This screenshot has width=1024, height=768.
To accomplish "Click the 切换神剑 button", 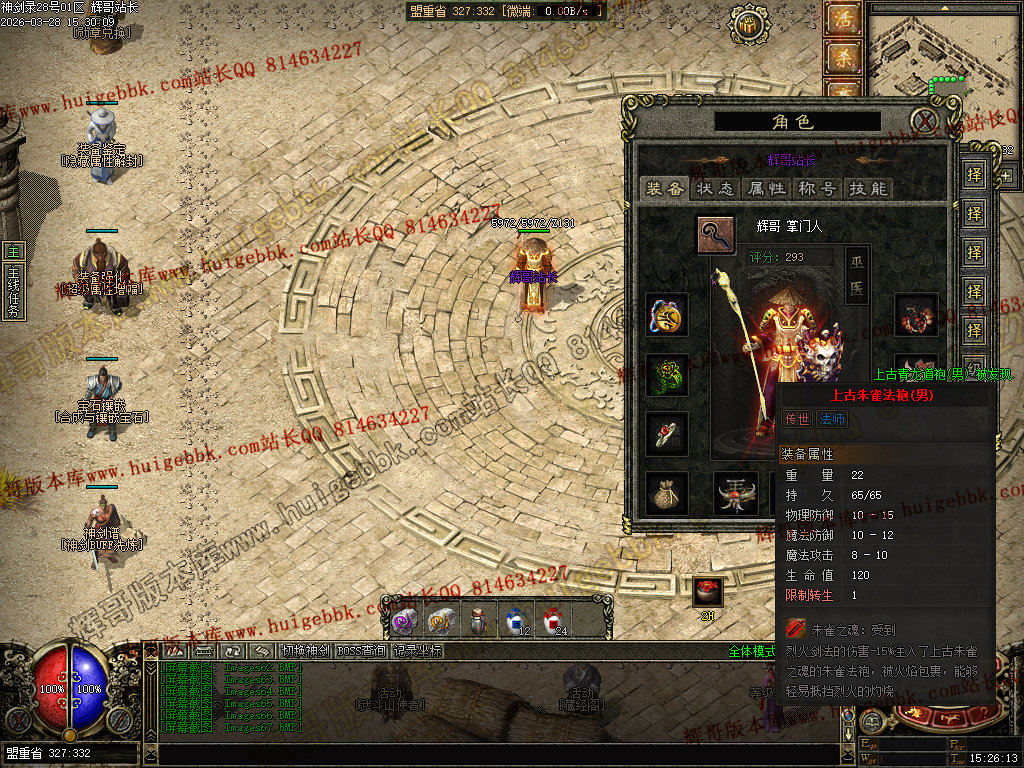I will coord(304,651).
